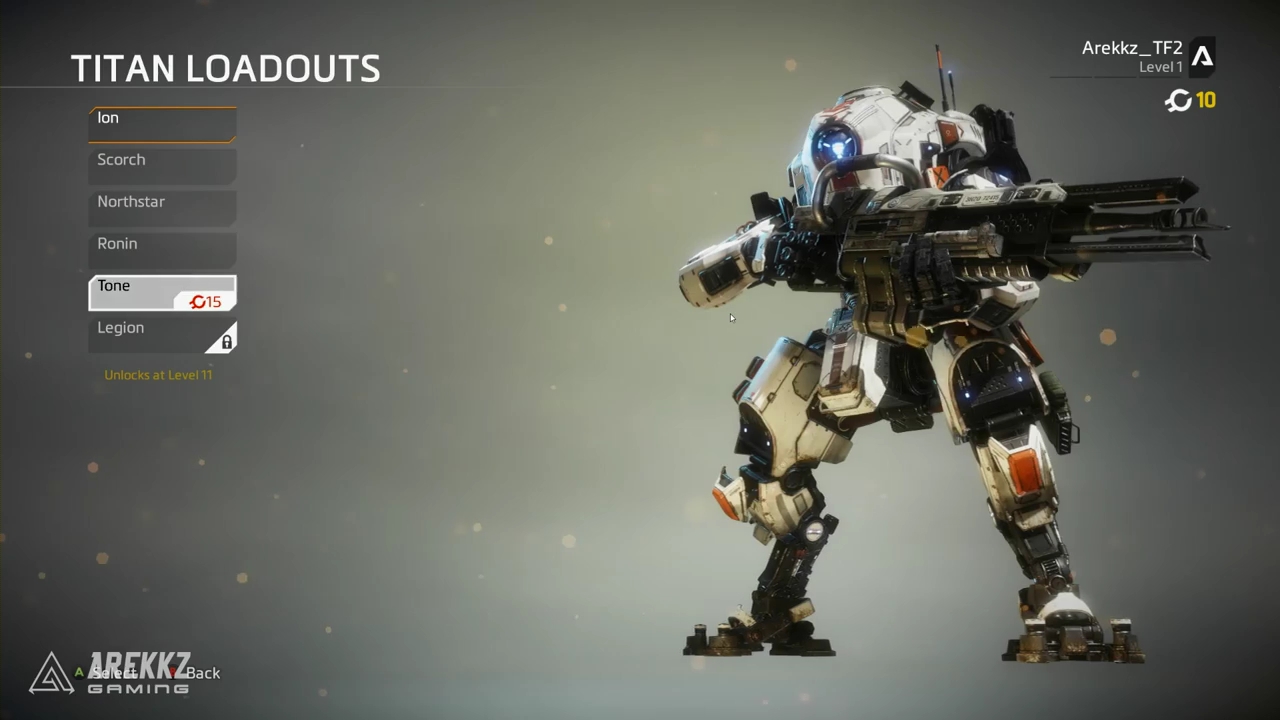Click the Unlocks at Level 11 text
The width and height of the screenshot is (1280, 720).
click(x=157, y=375)
